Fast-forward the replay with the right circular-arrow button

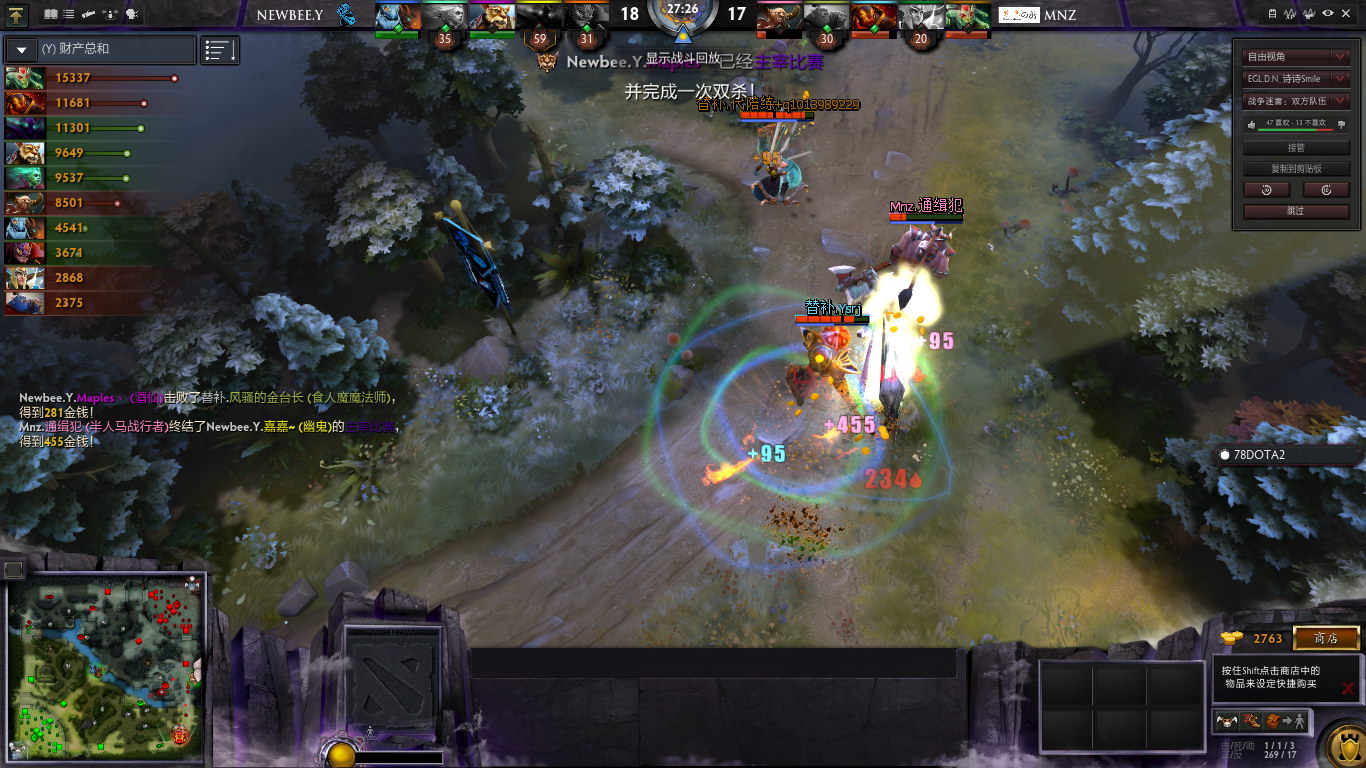tap(1326, 190)
